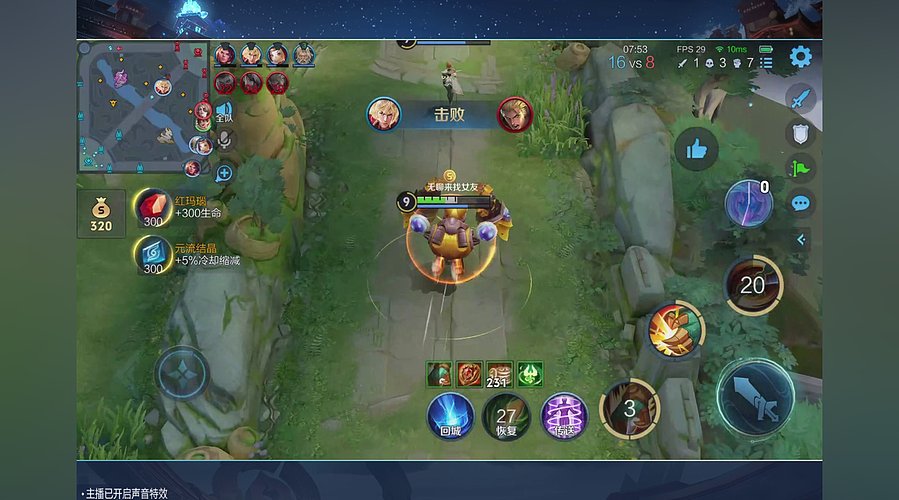Open the shop via the gold counter

click(x=101, y=213)
